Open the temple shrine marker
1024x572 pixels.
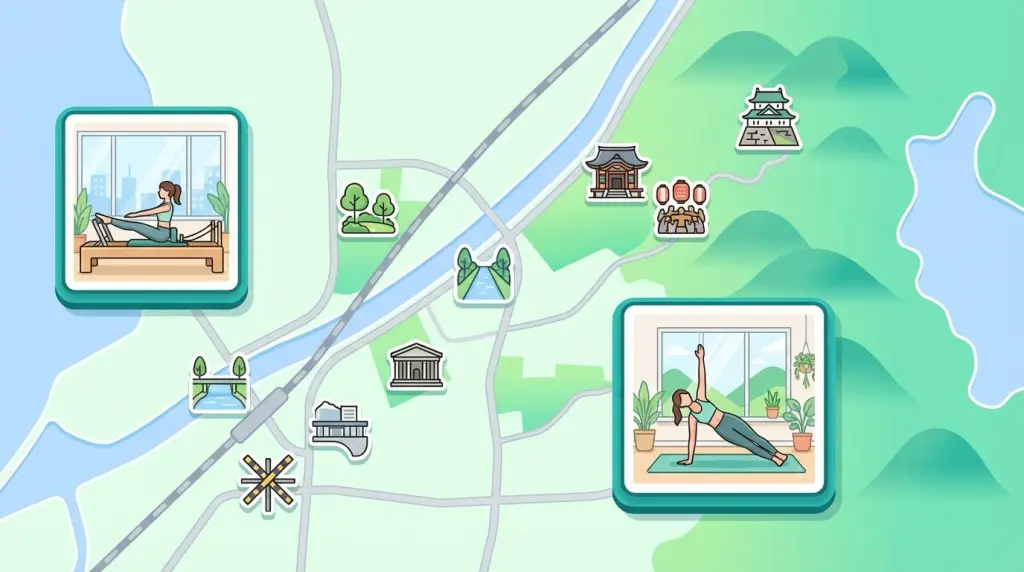click(616, 172)
